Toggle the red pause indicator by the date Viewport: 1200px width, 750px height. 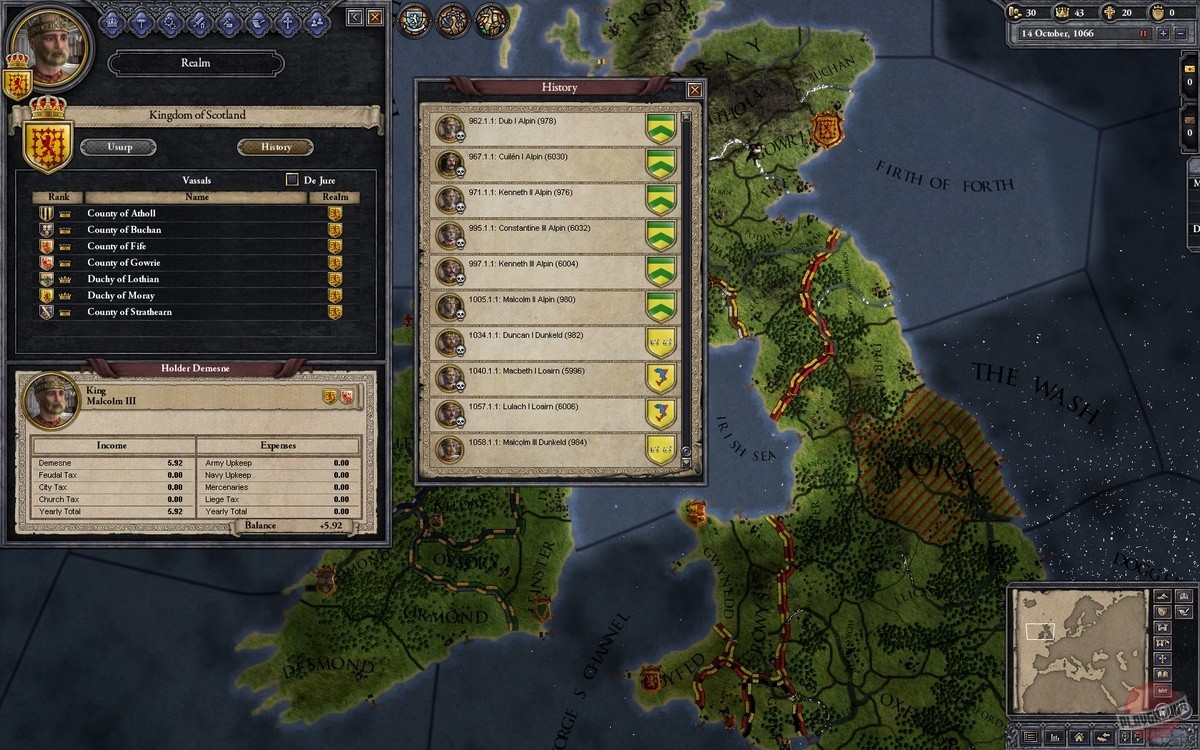tap(1143, 33)
